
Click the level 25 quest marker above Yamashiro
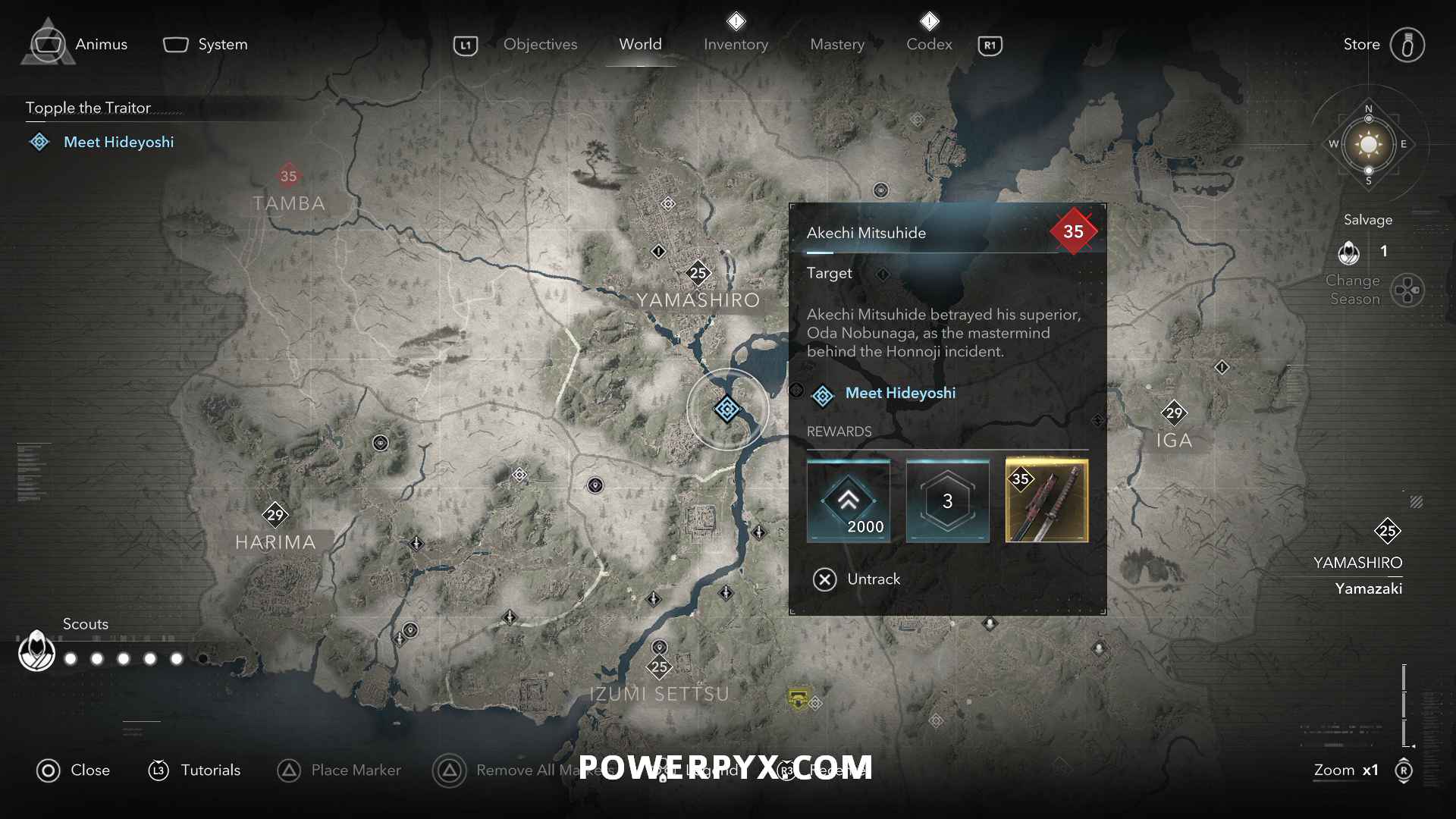[x=698, y=273]
